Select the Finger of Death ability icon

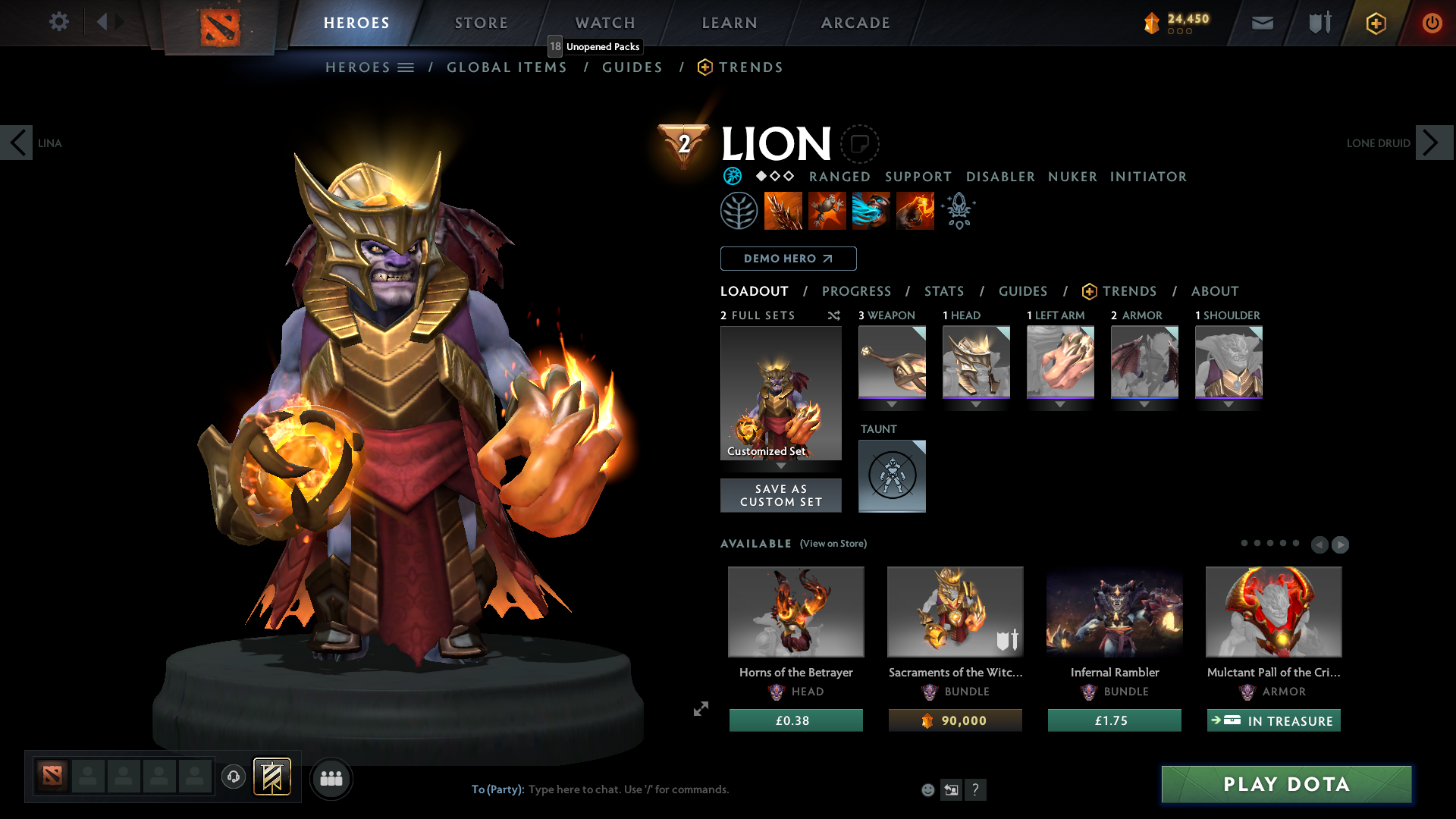(x=915, y=210)
